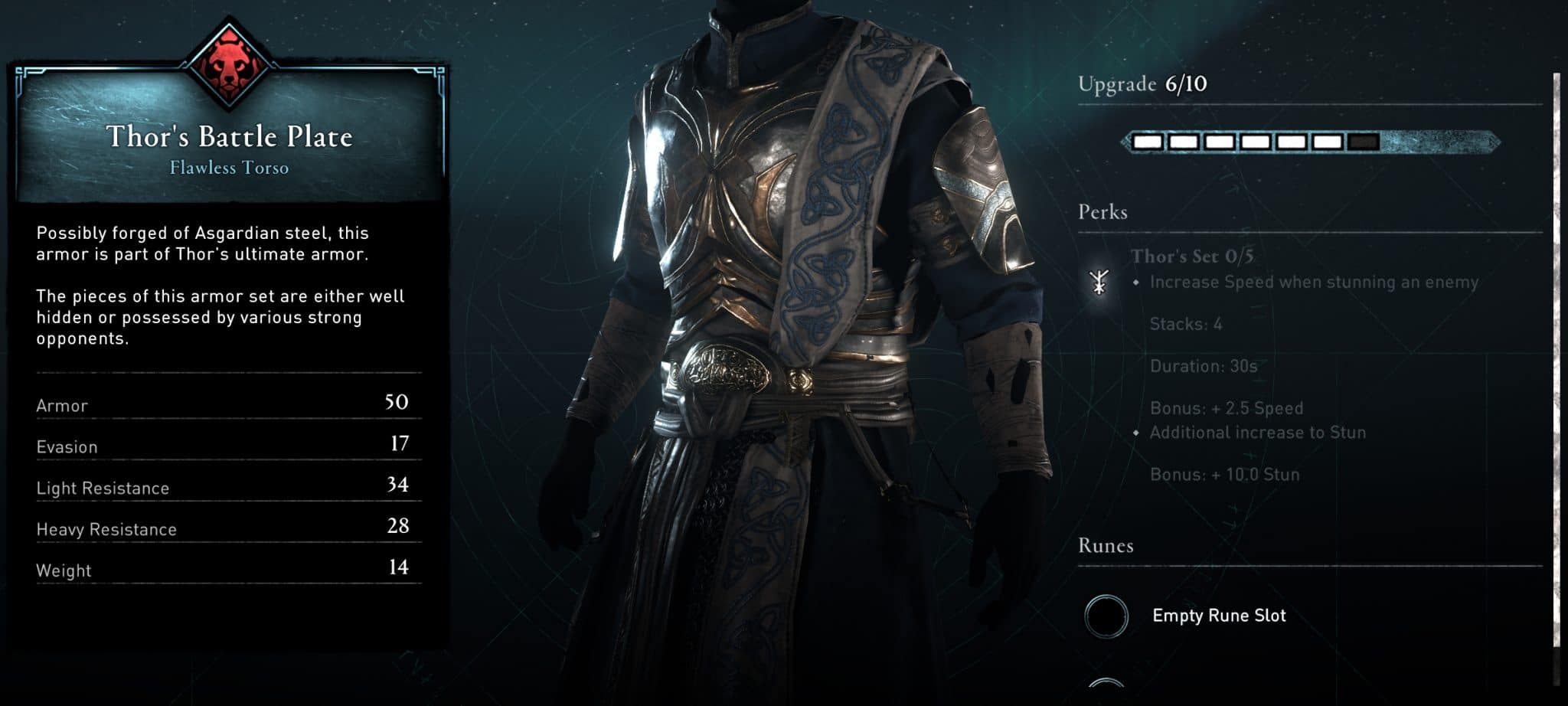Screen dimensions: 1568x706
Task: Open the Perks panel header
Action: point(1101,212)
